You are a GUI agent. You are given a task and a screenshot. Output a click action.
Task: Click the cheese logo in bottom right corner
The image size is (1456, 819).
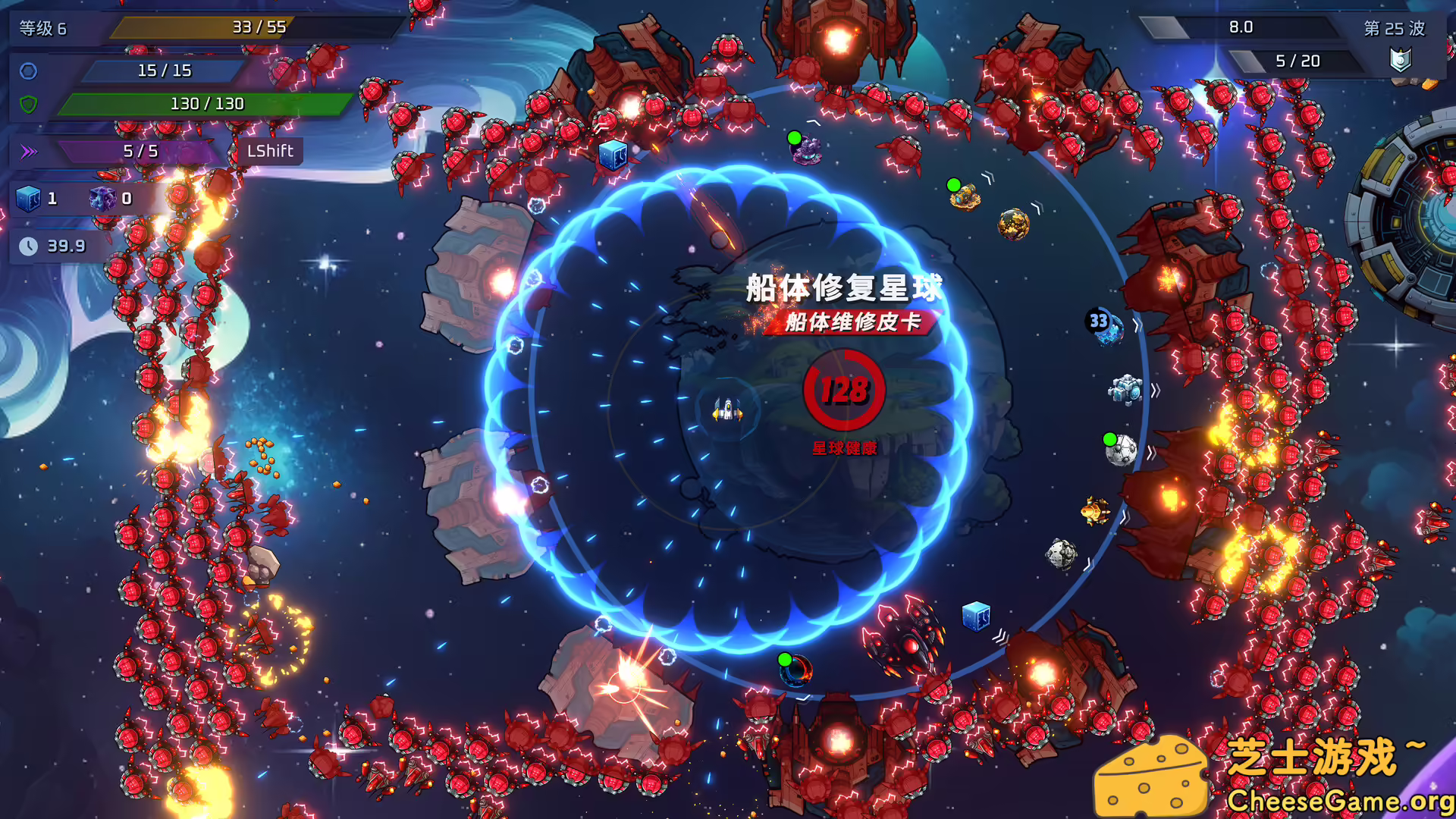pos(1152,774)
